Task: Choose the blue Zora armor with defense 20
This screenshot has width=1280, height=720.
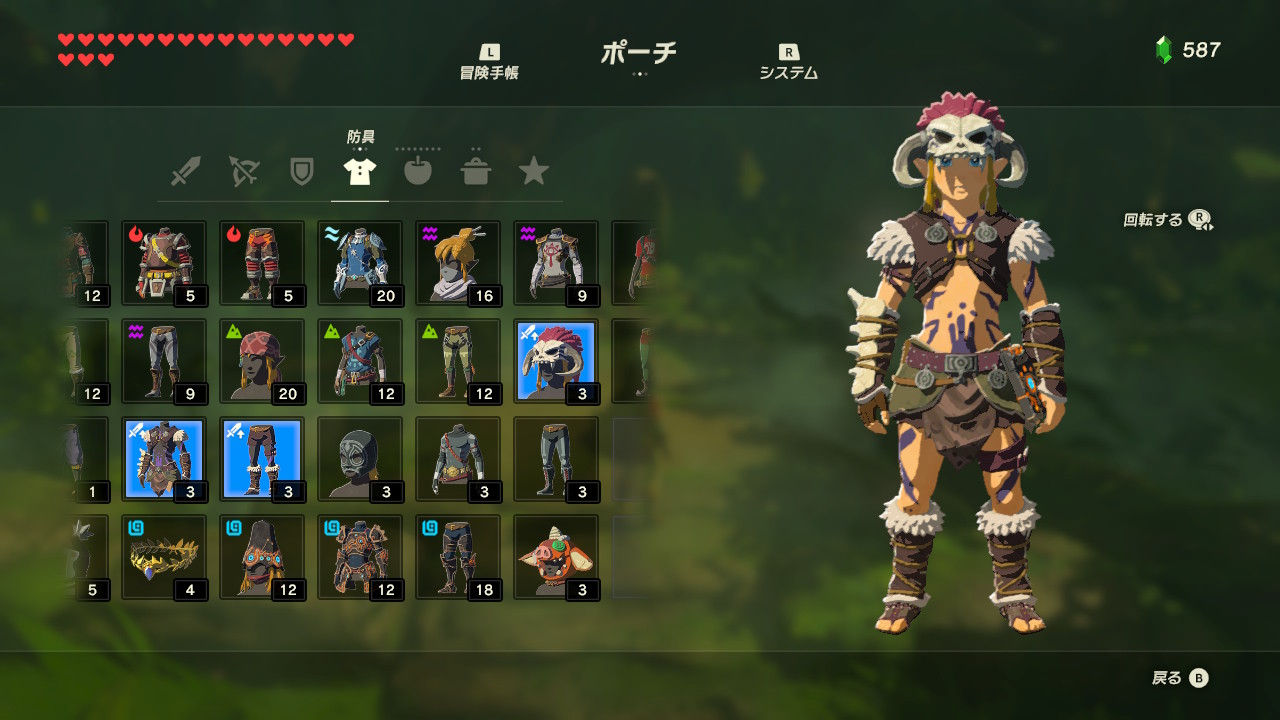Action: coord(360,263)
